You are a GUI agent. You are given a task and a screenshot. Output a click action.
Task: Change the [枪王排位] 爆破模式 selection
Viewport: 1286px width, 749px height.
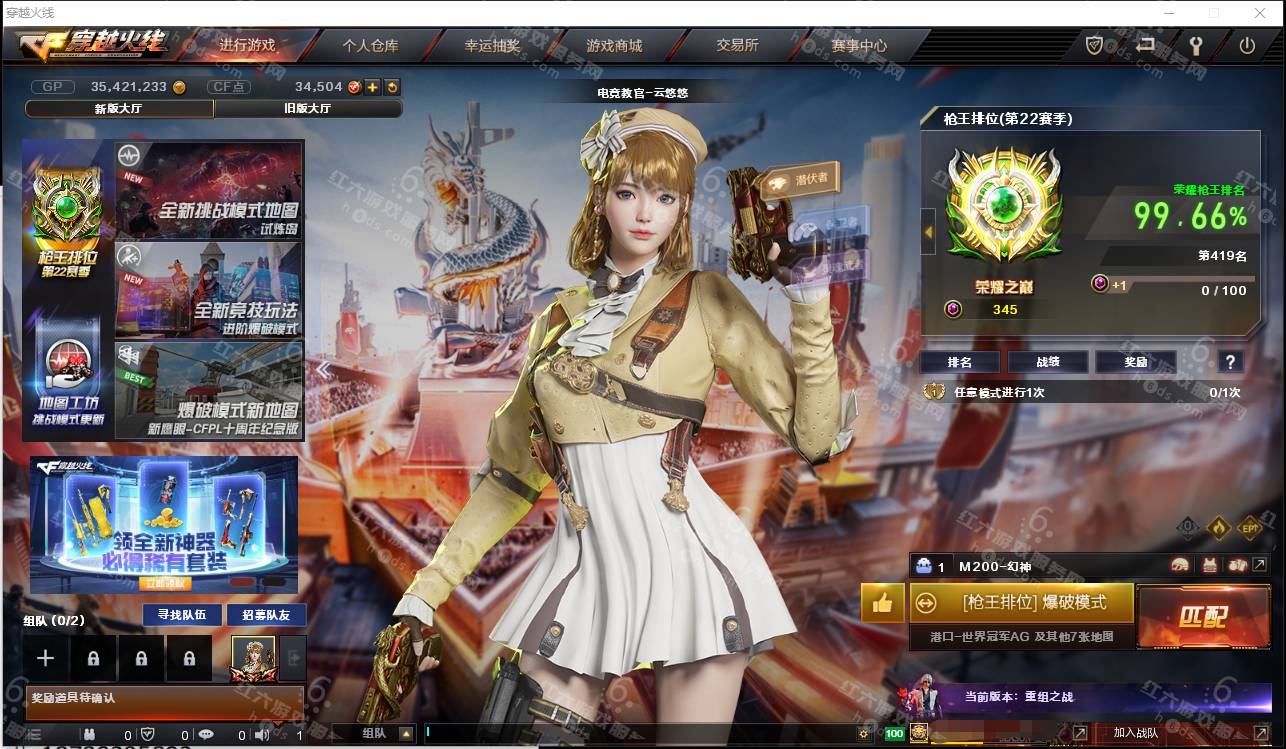point(1022,603)
